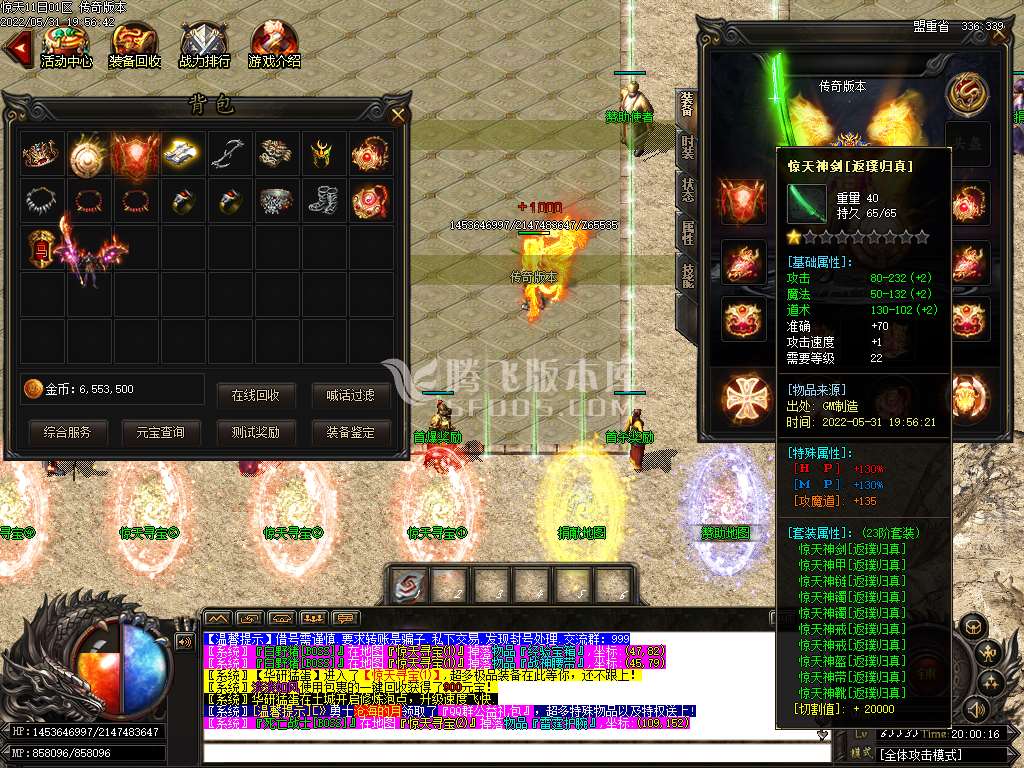Switch to the 属性 attributes tab
1024x768 pixels.
point(687,234)
